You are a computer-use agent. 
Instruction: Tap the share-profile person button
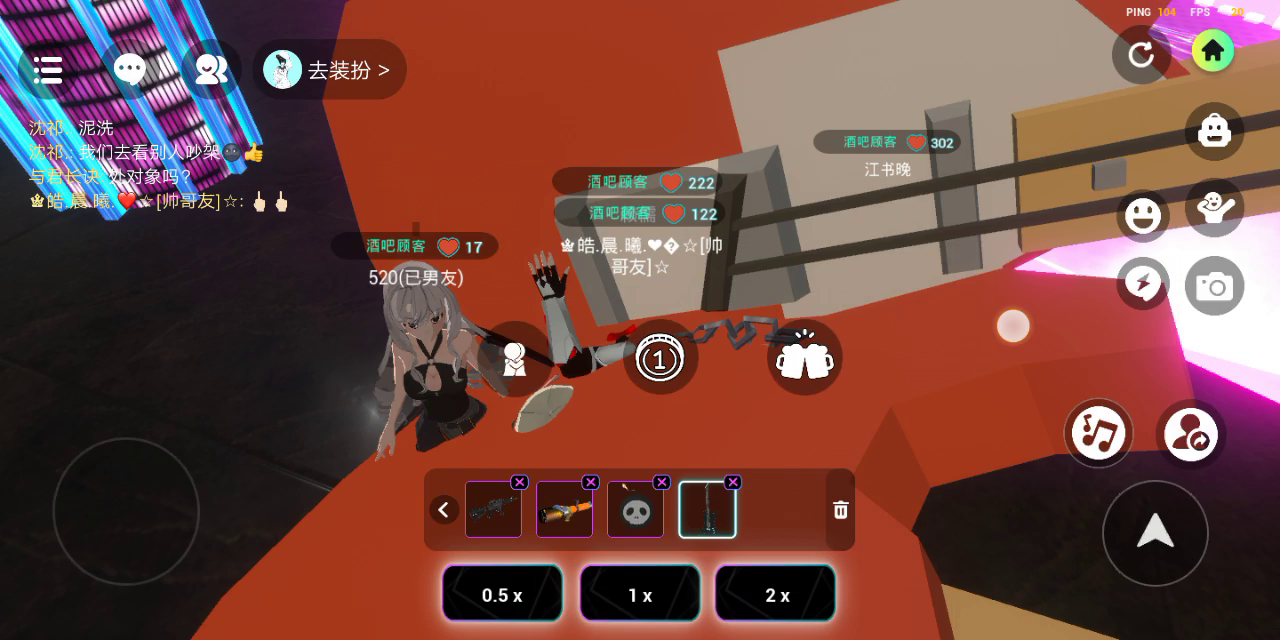tap(1190, 435)
